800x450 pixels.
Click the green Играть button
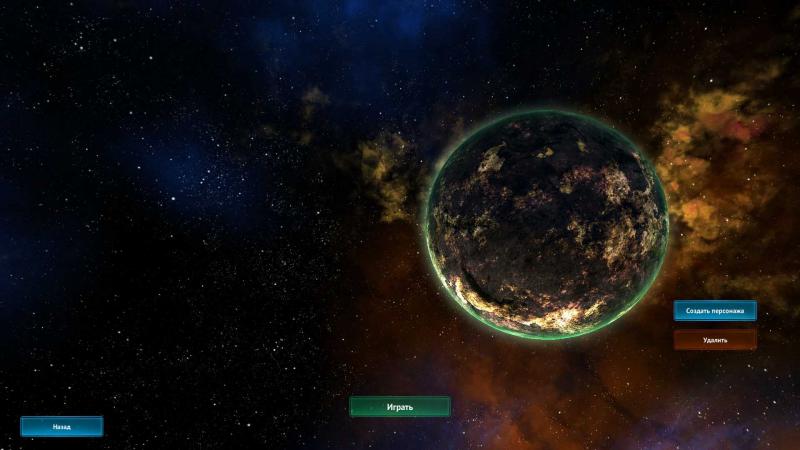[399, 407]
